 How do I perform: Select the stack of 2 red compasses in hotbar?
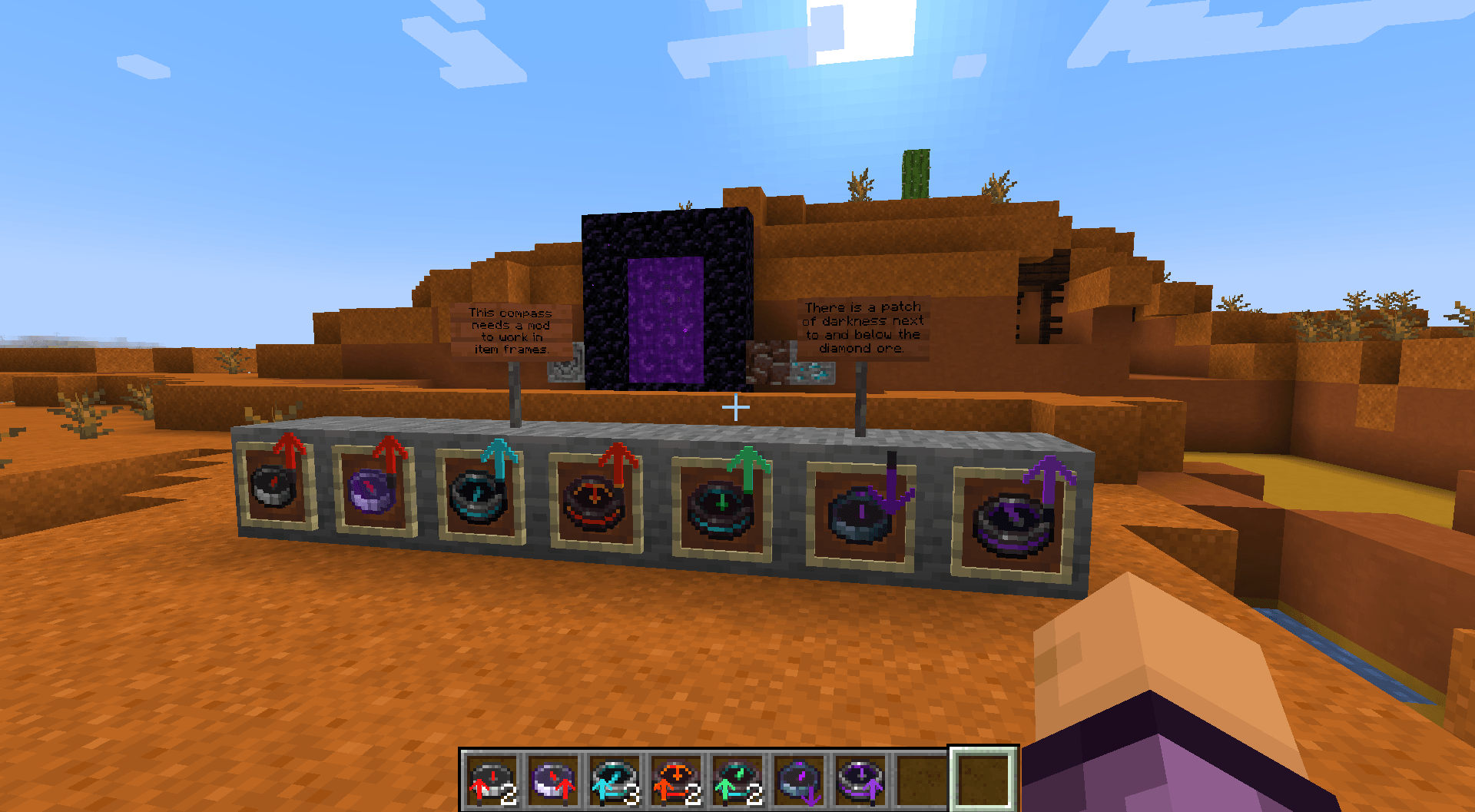(x=492, y=780)
